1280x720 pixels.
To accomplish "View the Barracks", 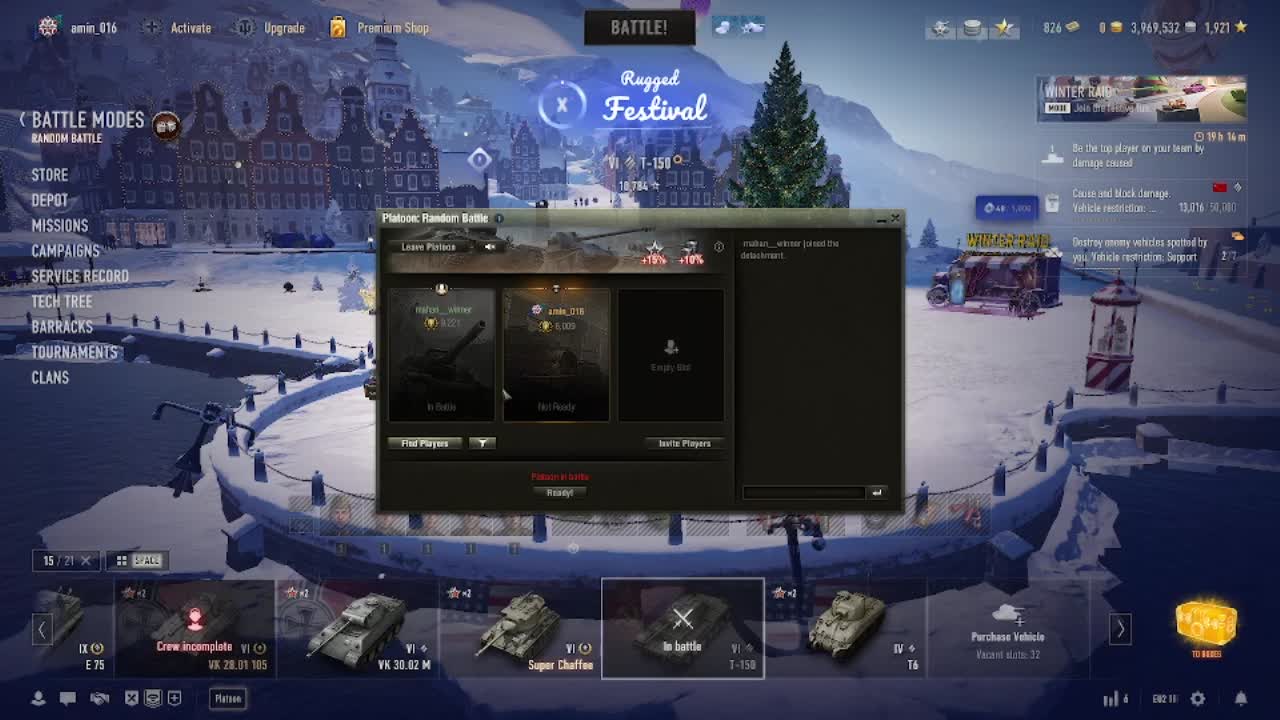I will click(62, 327).
